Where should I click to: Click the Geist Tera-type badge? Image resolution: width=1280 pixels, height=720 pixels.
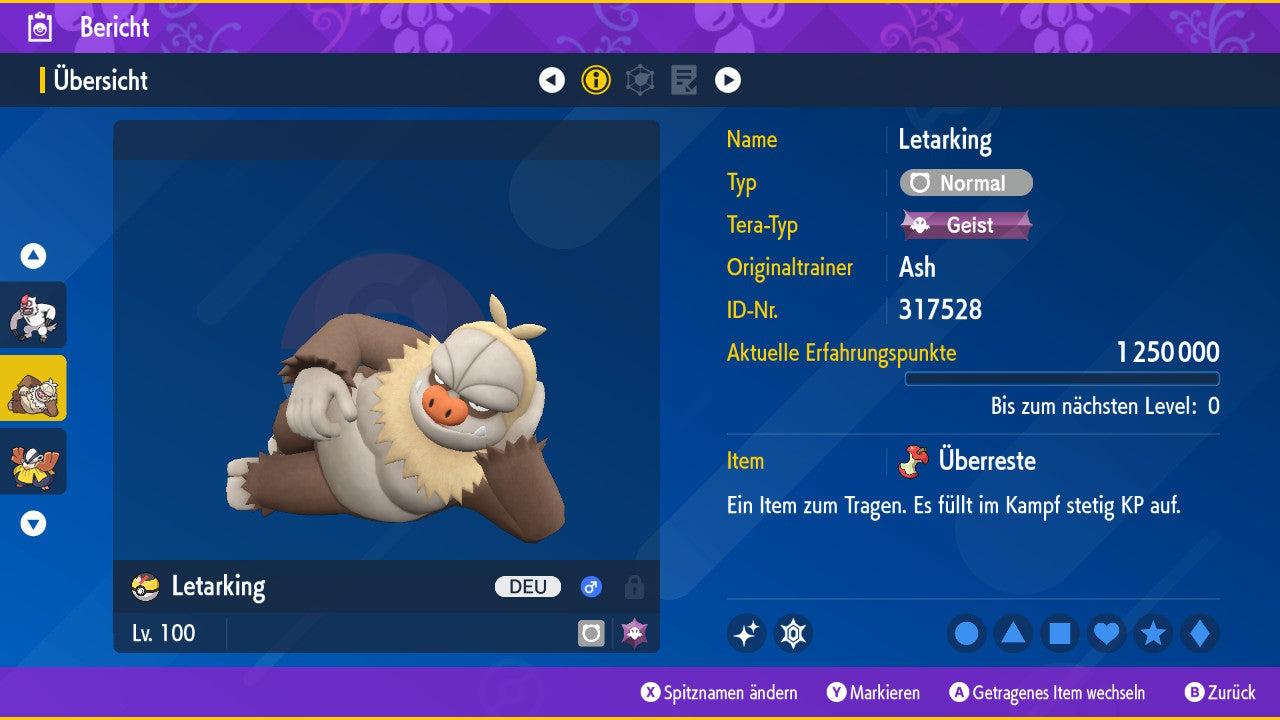tap(966, 225)
